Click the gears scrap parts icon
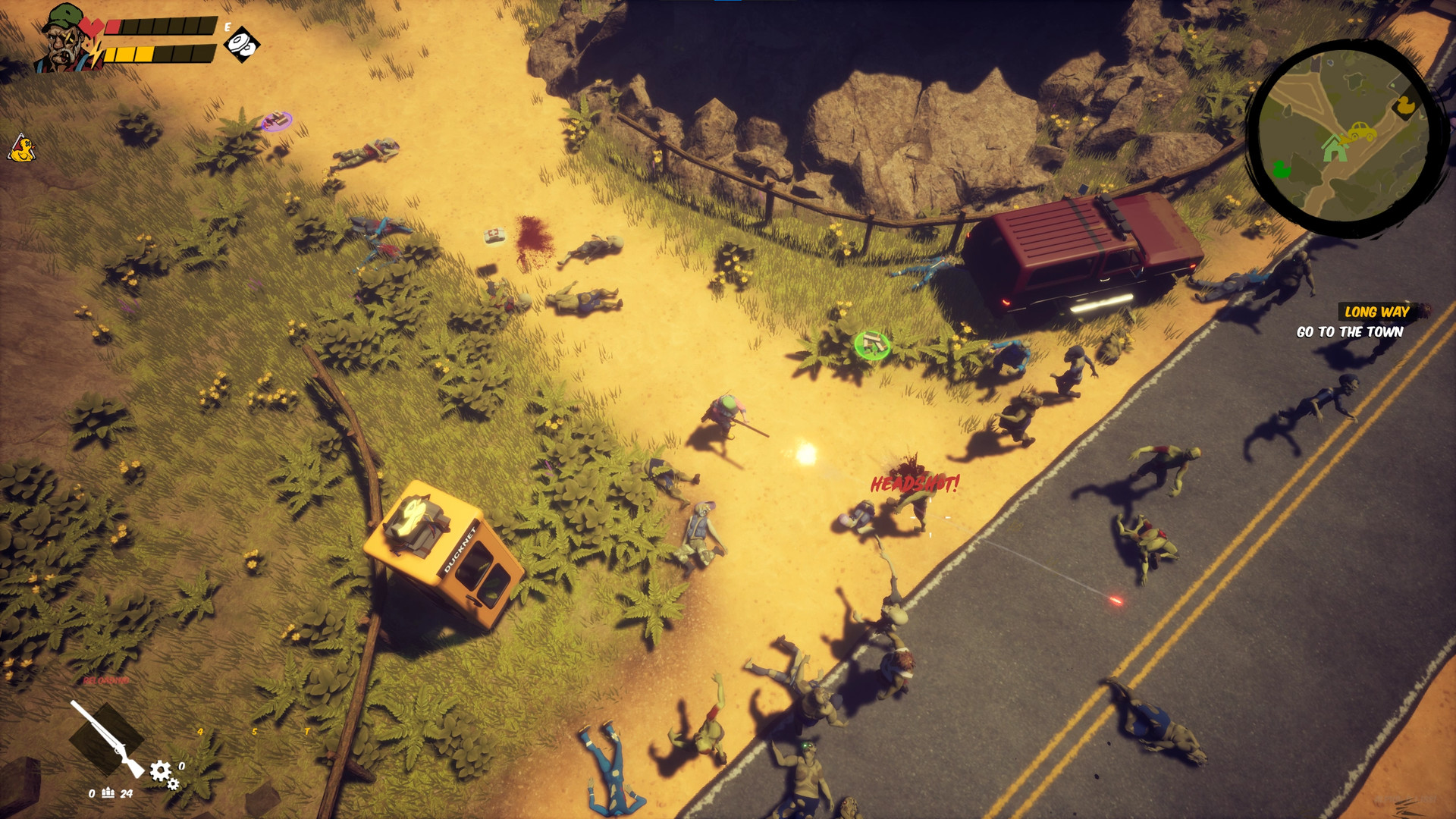The image size is (1456, 819). (x=163, y=773)
